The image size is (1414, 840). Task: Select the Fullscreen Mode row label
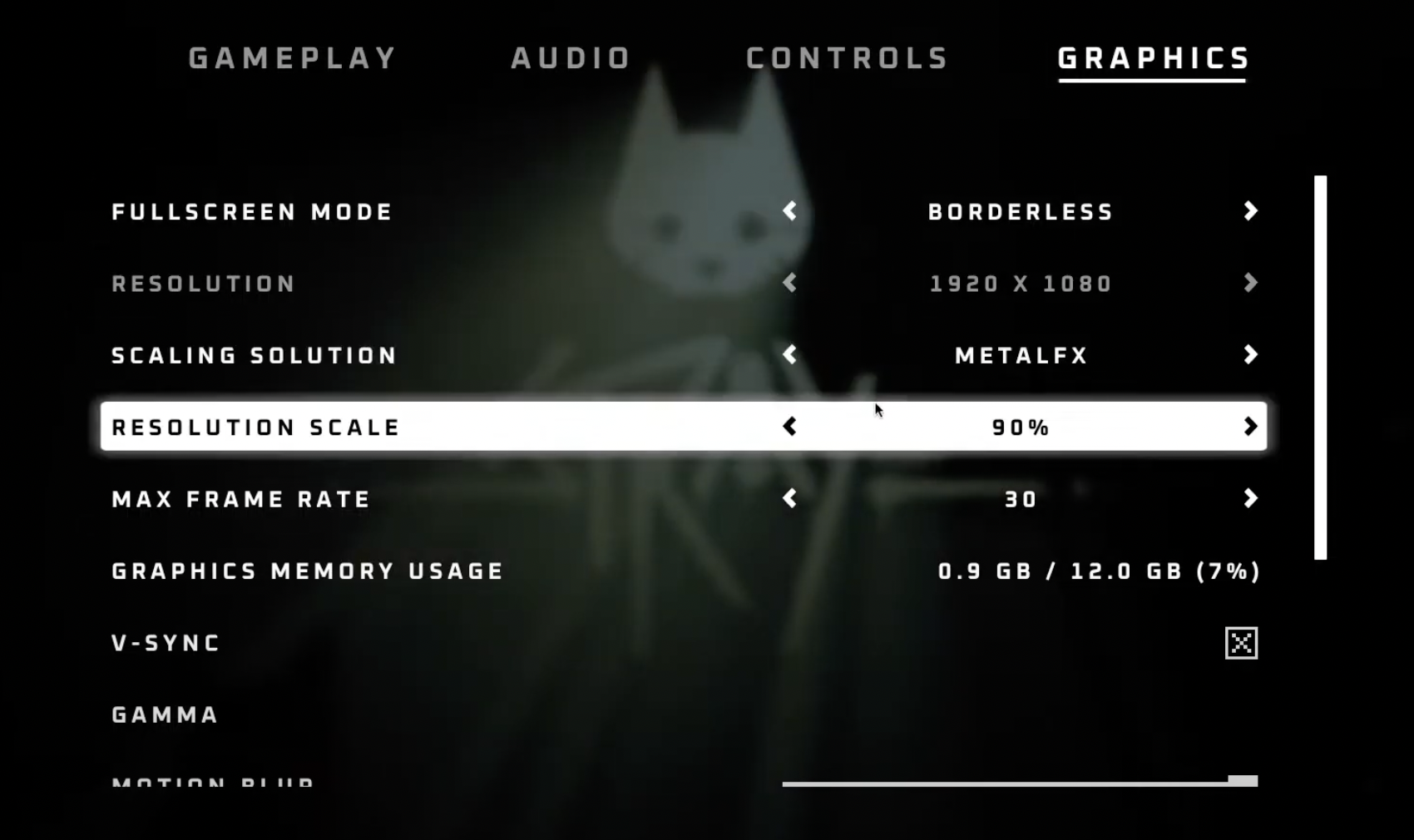click(x=252, y=212)
